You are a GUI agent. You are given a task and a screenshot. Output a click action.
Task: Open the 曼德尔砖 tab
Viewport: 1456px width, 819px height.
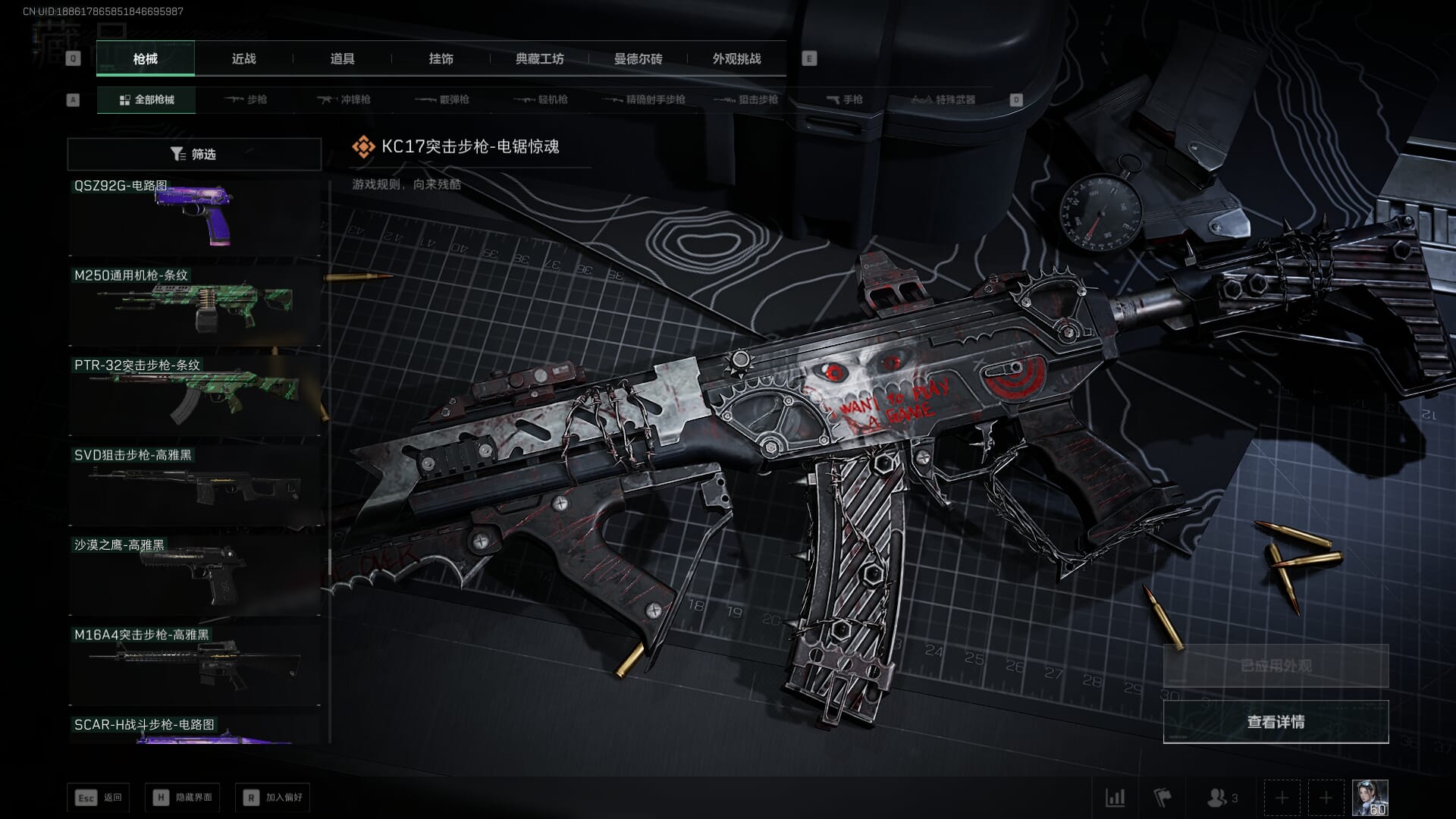tap(638, 58)
